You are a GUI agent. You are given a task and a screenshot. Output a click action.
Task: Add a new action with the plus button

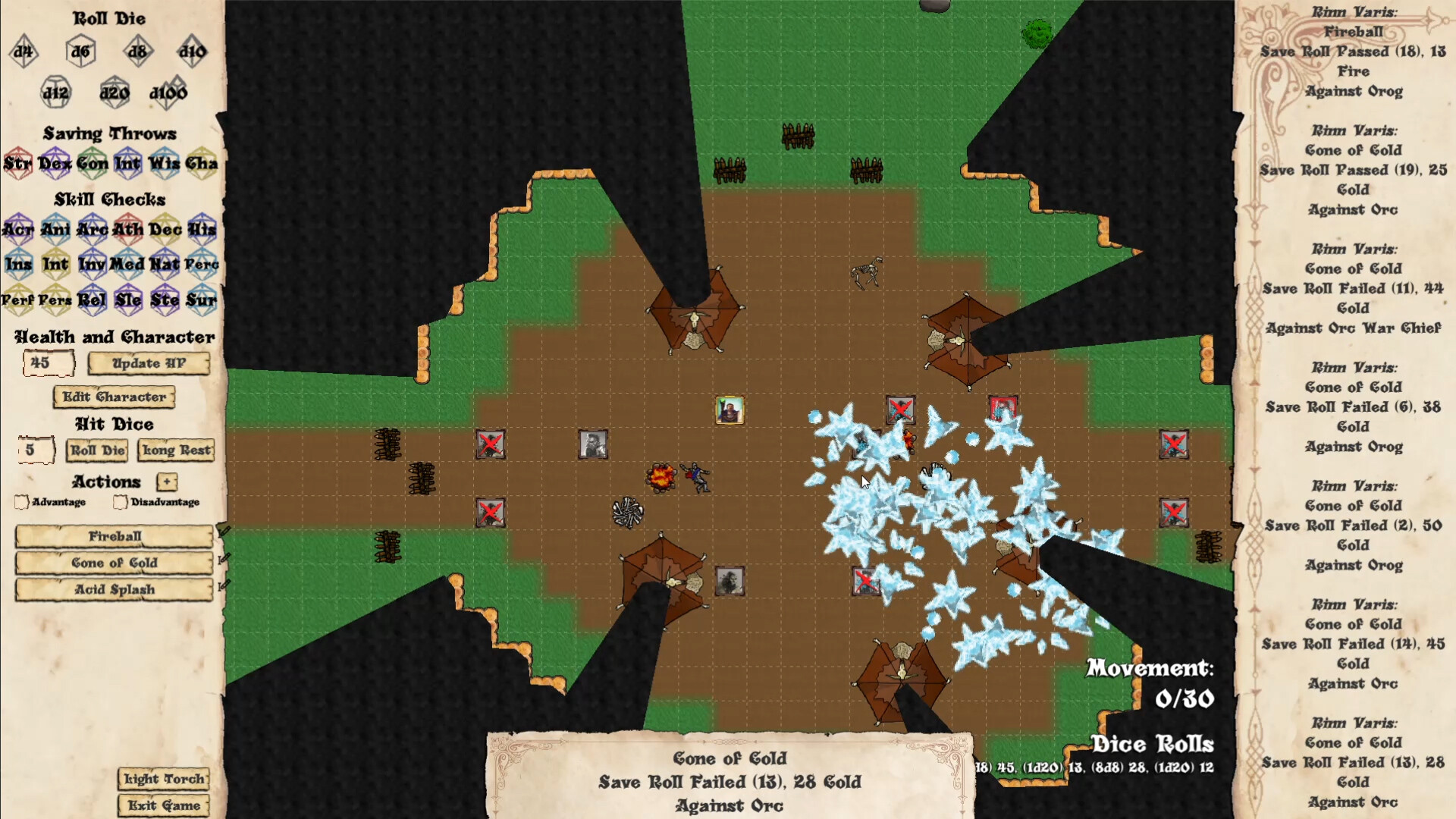[x=165, y=482]
